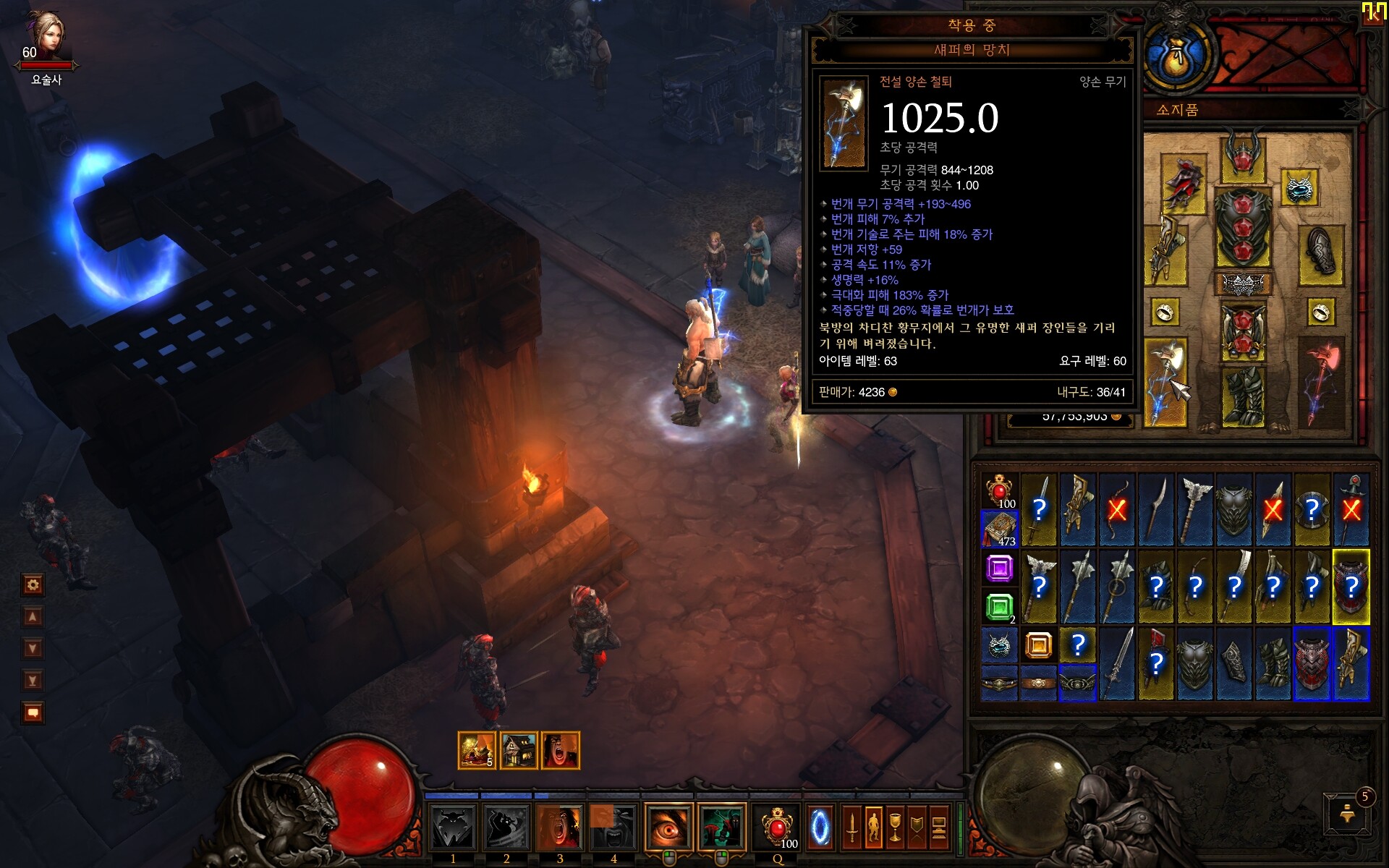1389x868 pixels.
Task: Select the book stack showing 473
Action: (999, 529)
